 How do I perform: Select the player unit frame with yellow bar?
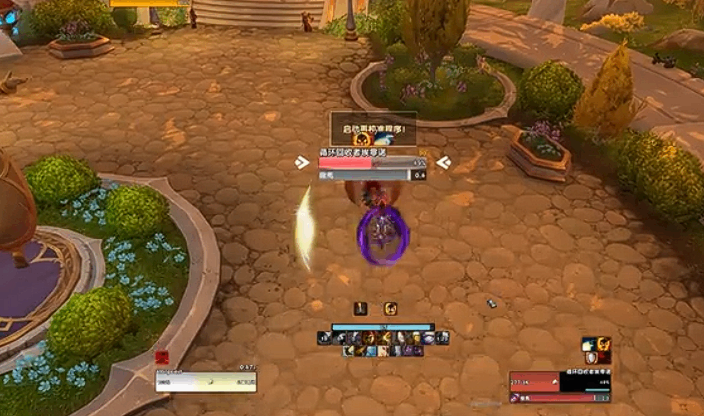tap(205, 381)
